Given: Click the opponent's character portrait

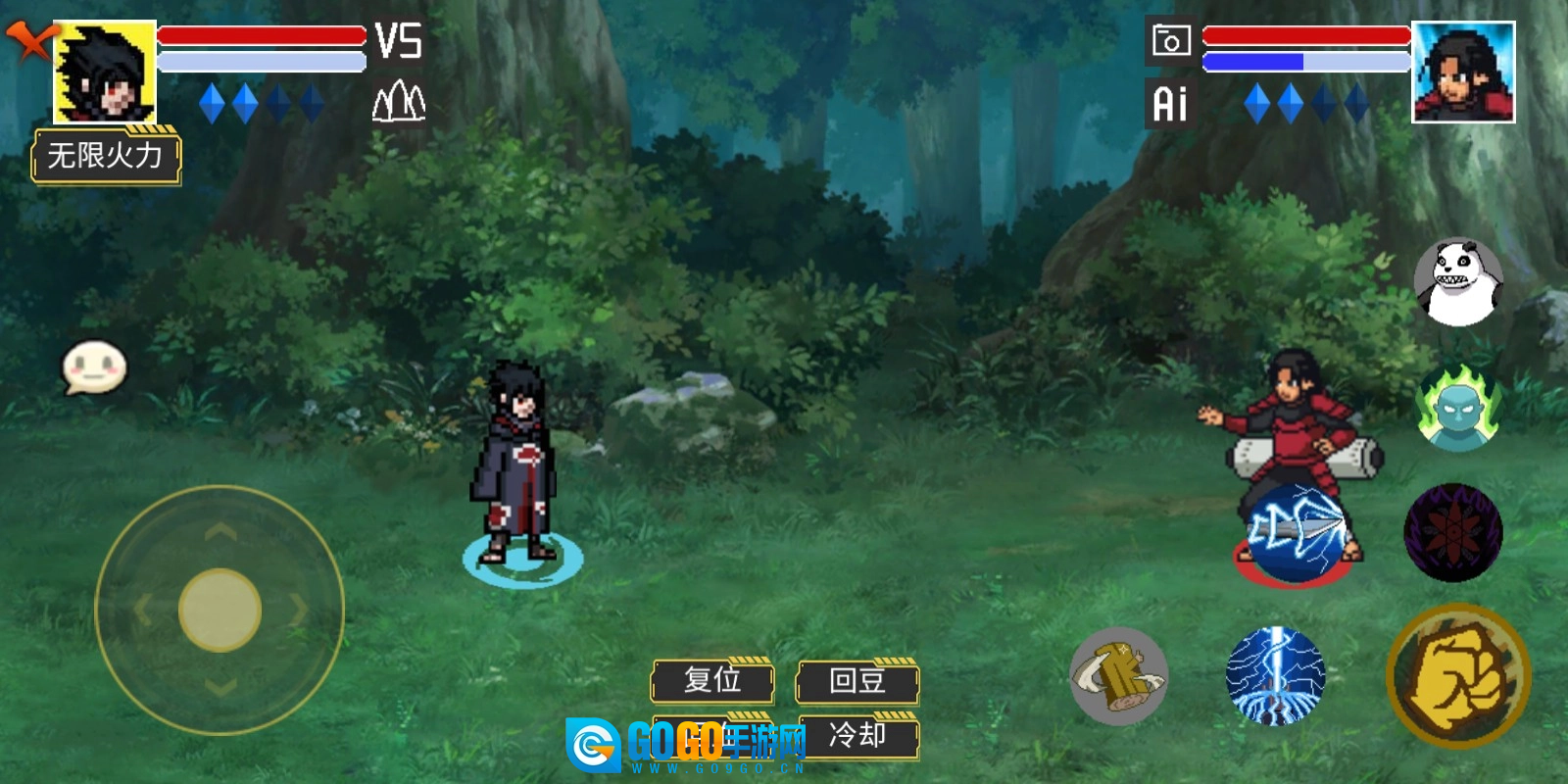Looking at the screenshot, I should click(1463, 72).
